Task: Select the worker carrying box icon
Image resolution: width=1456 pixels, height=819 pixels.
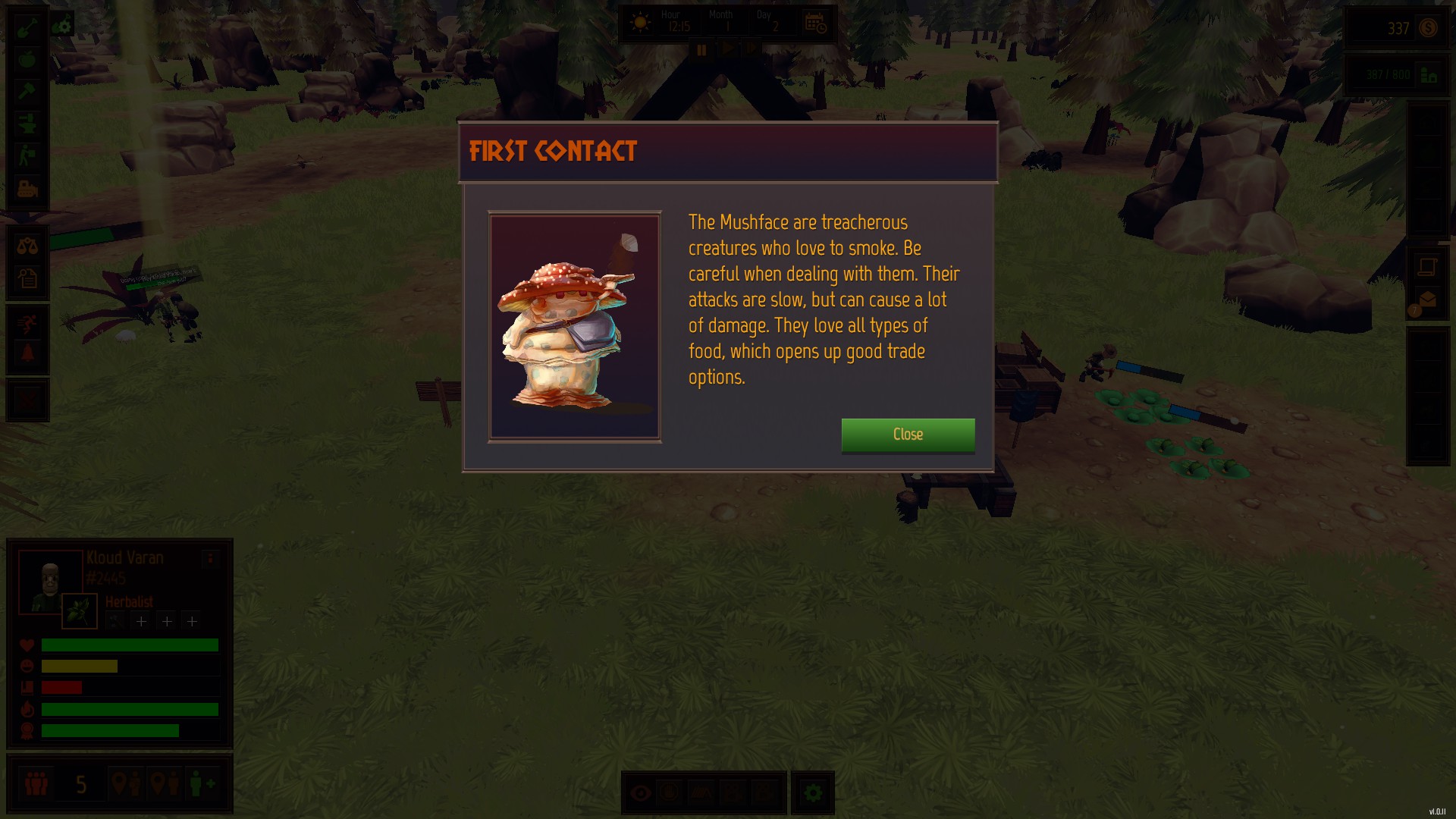Action: [27, 155]
